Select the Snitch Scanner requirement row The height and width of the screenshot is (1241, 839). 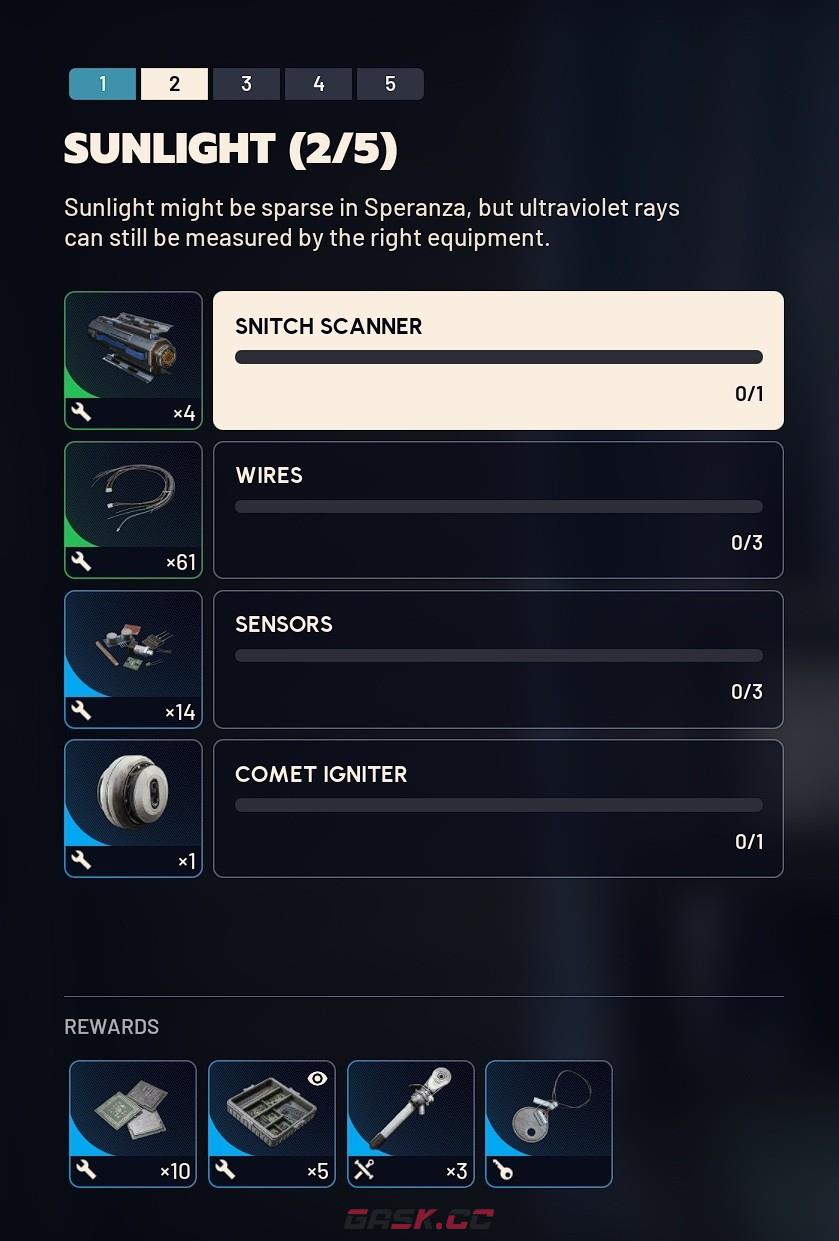click(x=498, y=360)
